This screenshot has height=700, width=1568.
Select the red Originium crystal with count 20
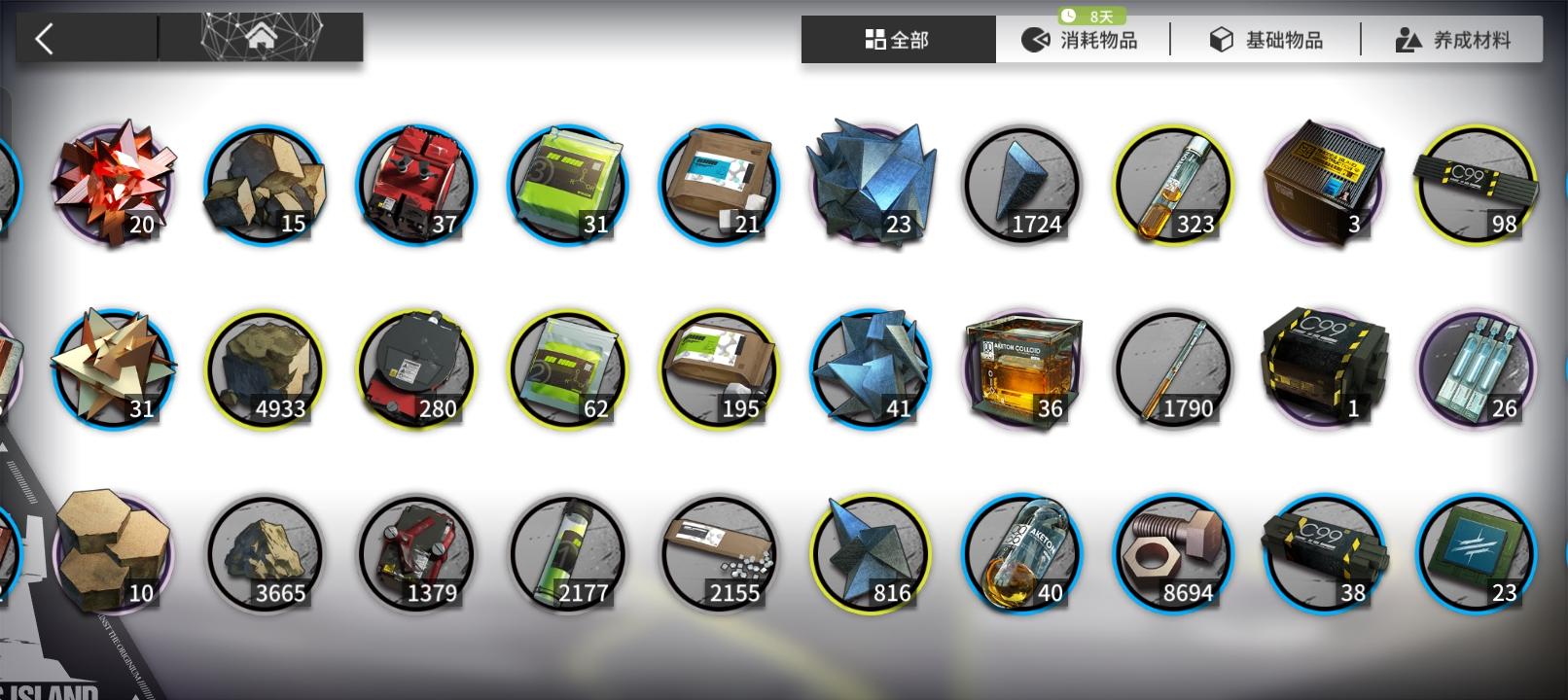(113, 180)
